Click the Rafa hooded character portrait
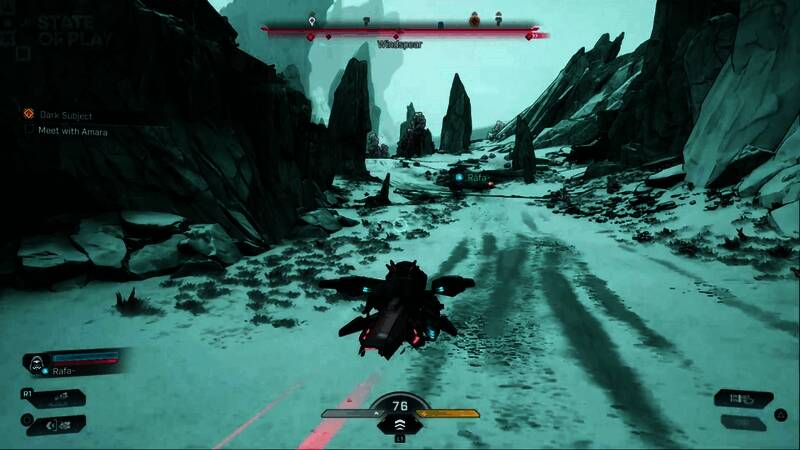The height and width of the screenshot is (450, 800). (x=35, y=363)
